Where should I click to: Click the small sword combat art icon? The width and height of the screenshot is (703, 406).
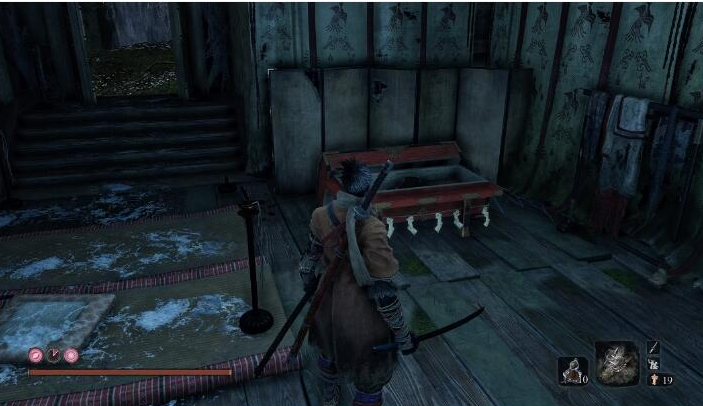pos(653,346)
